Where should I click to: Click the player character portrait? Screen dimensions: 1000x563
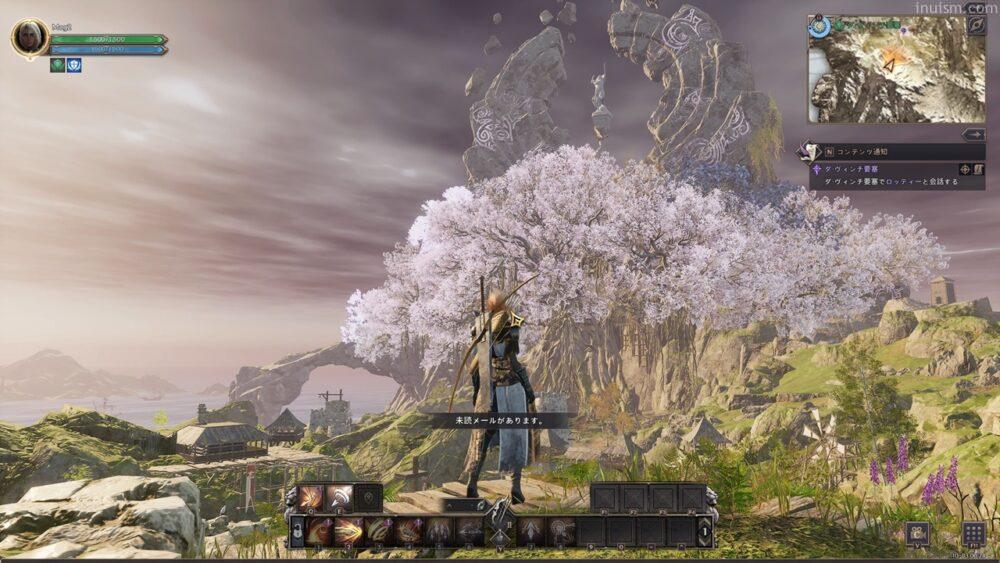[29, 39]
